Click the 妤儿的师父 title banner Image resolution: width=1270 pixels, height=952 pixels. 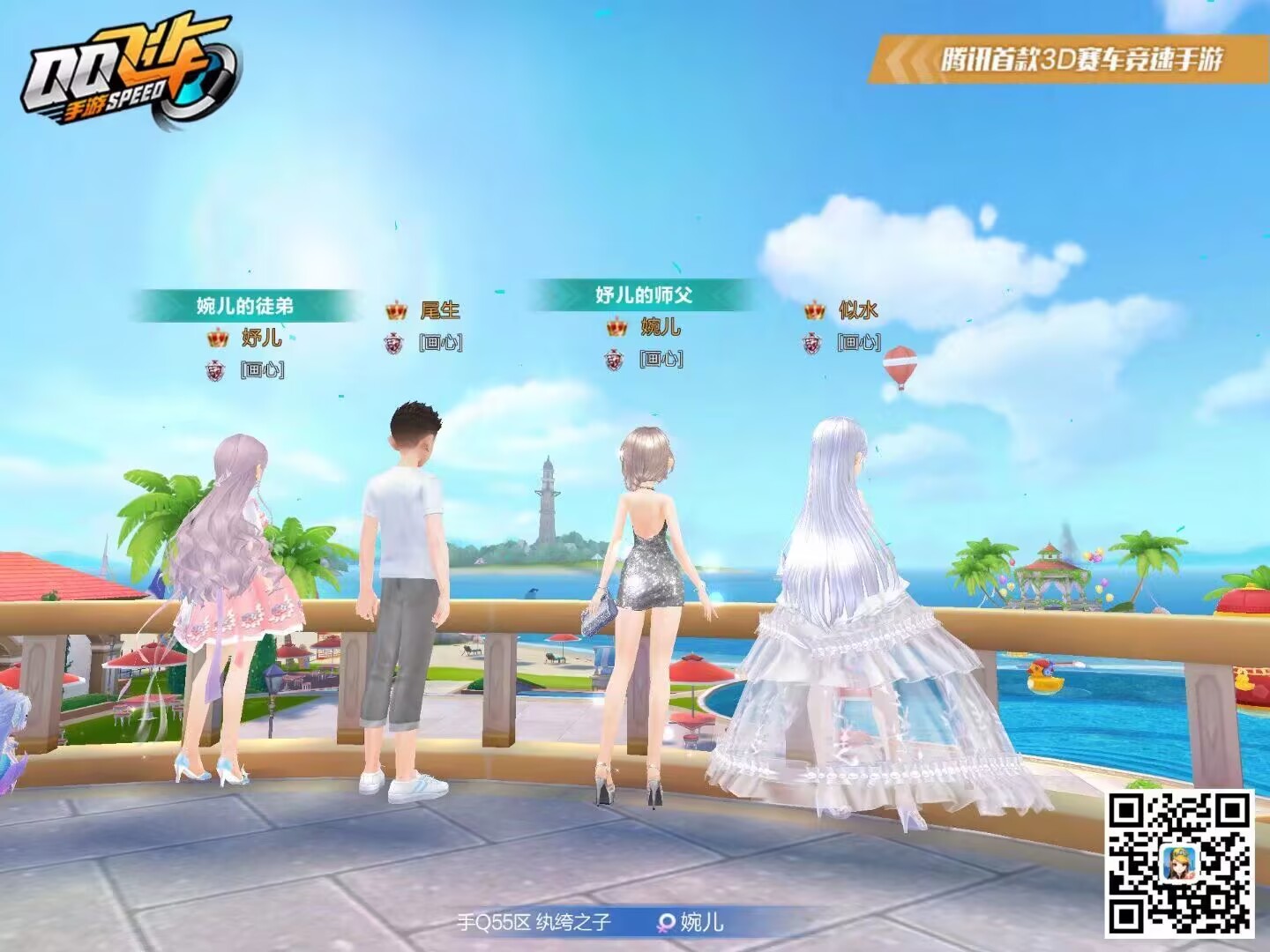pos(643,294)
